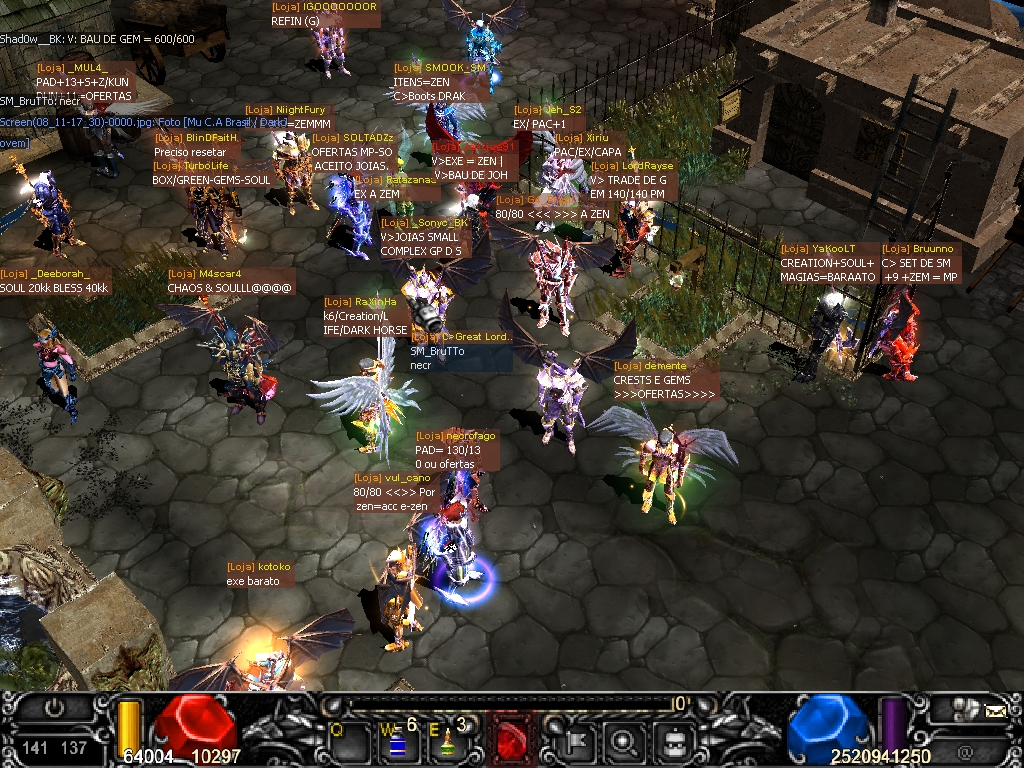Use the blue mana potion in slot W
This screenshot has width=1024, height=768.
[x=396, y=741]
